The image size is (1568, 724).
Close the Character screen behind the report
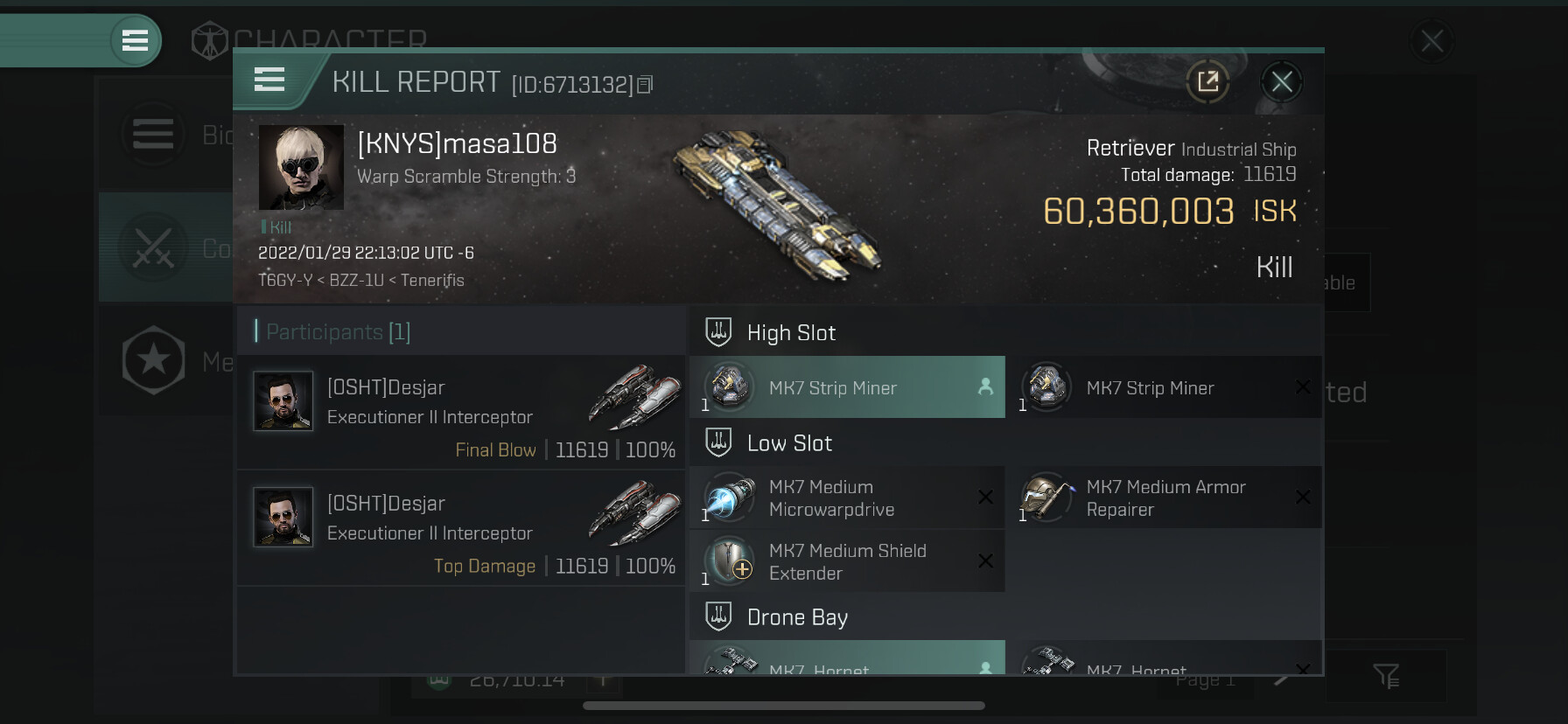1431,41
